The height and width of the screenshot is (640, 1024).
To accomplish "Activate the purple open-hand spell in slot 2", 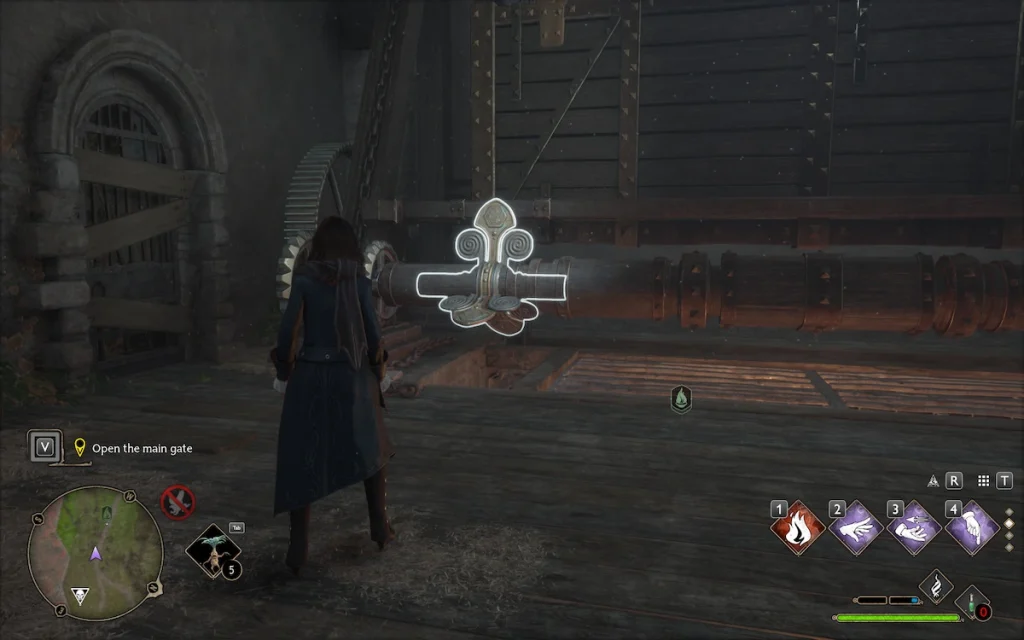I will [x=855, y=527].
